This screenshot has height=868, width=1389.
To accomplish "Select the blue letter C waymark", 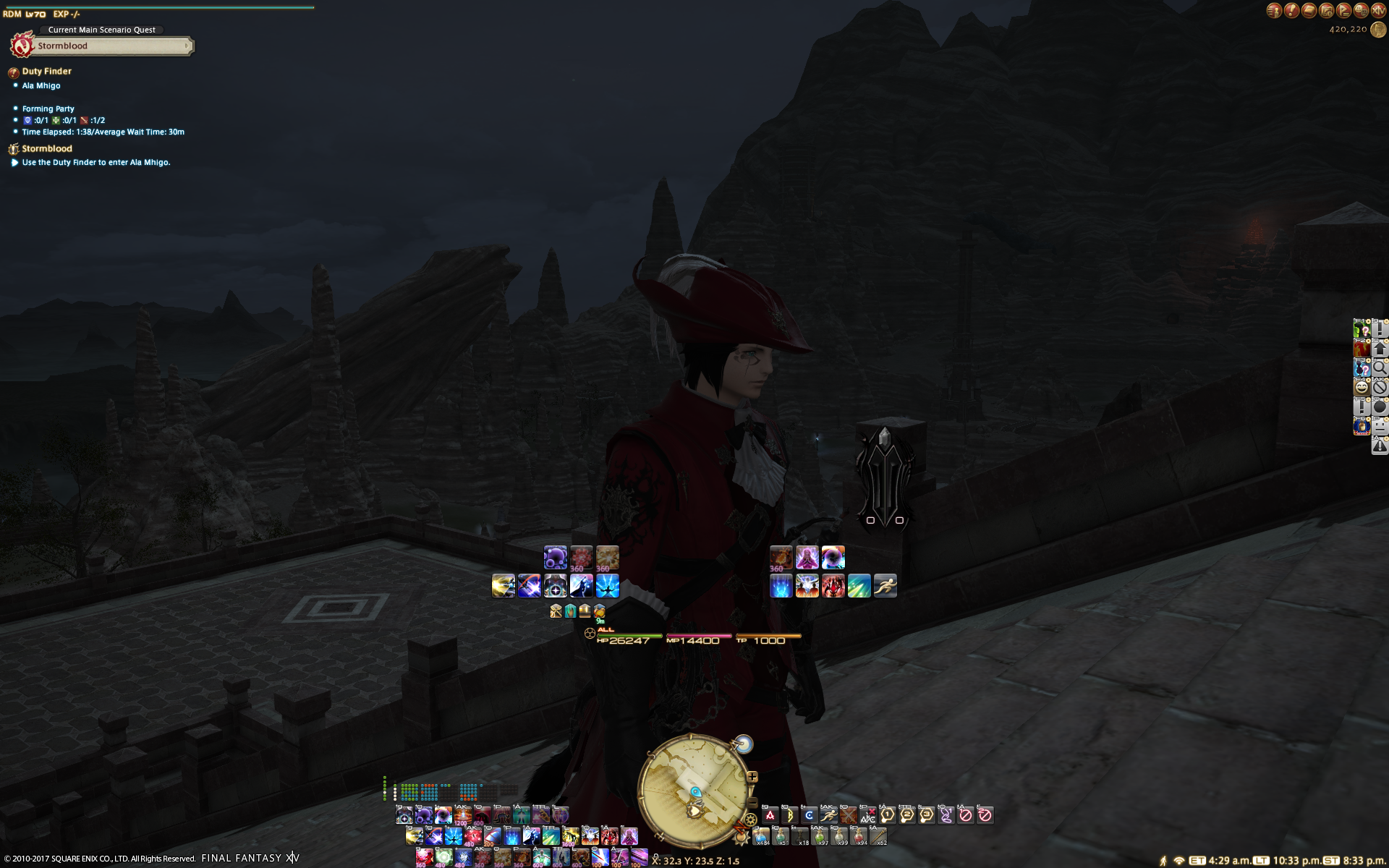I will (x=809, y=815).
